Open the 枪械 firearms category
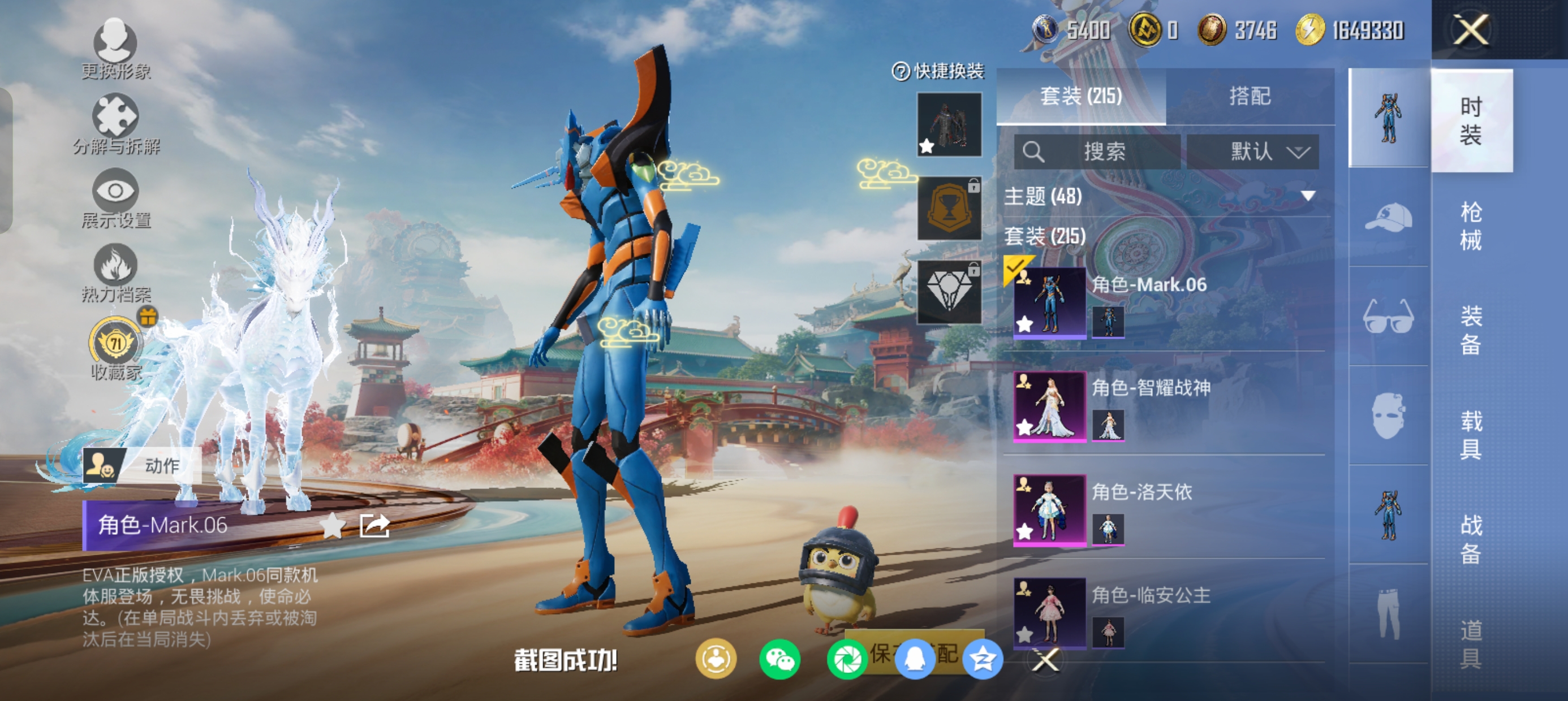 click(x=1471, y=226)
